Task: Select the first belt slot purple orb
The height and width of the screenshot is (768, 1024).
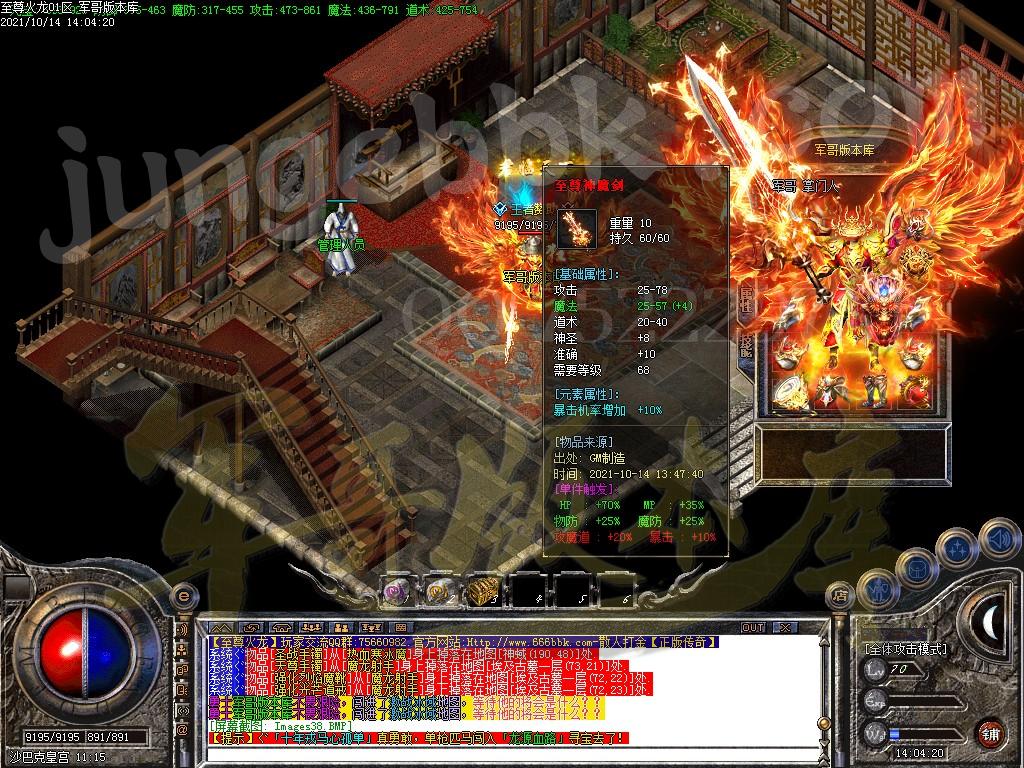Action: 398,592
